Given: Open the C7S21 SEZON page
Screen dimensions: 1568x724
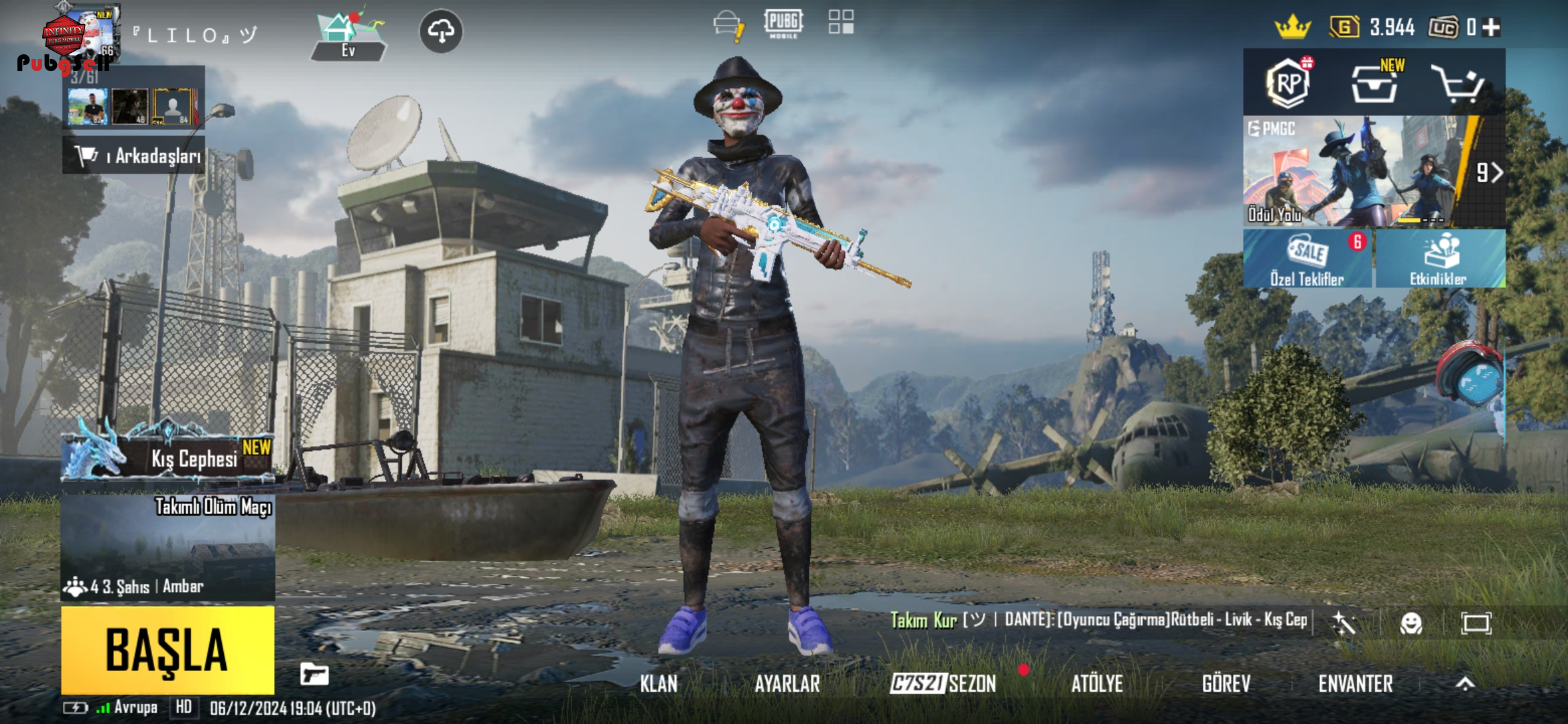Looking at the screenshot, I should [943, 684].
